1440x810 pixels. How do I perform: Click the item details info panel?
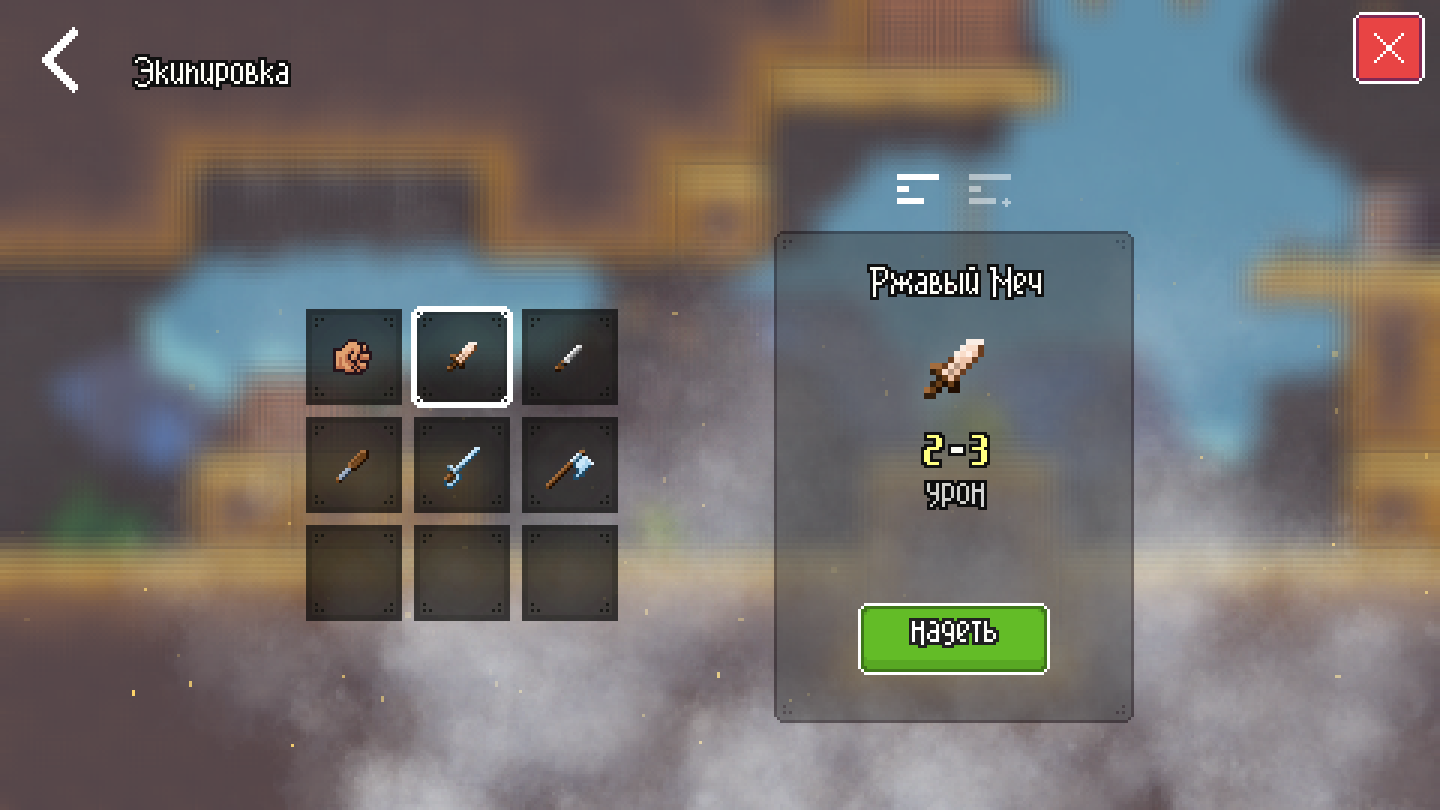tap(953, 550)
